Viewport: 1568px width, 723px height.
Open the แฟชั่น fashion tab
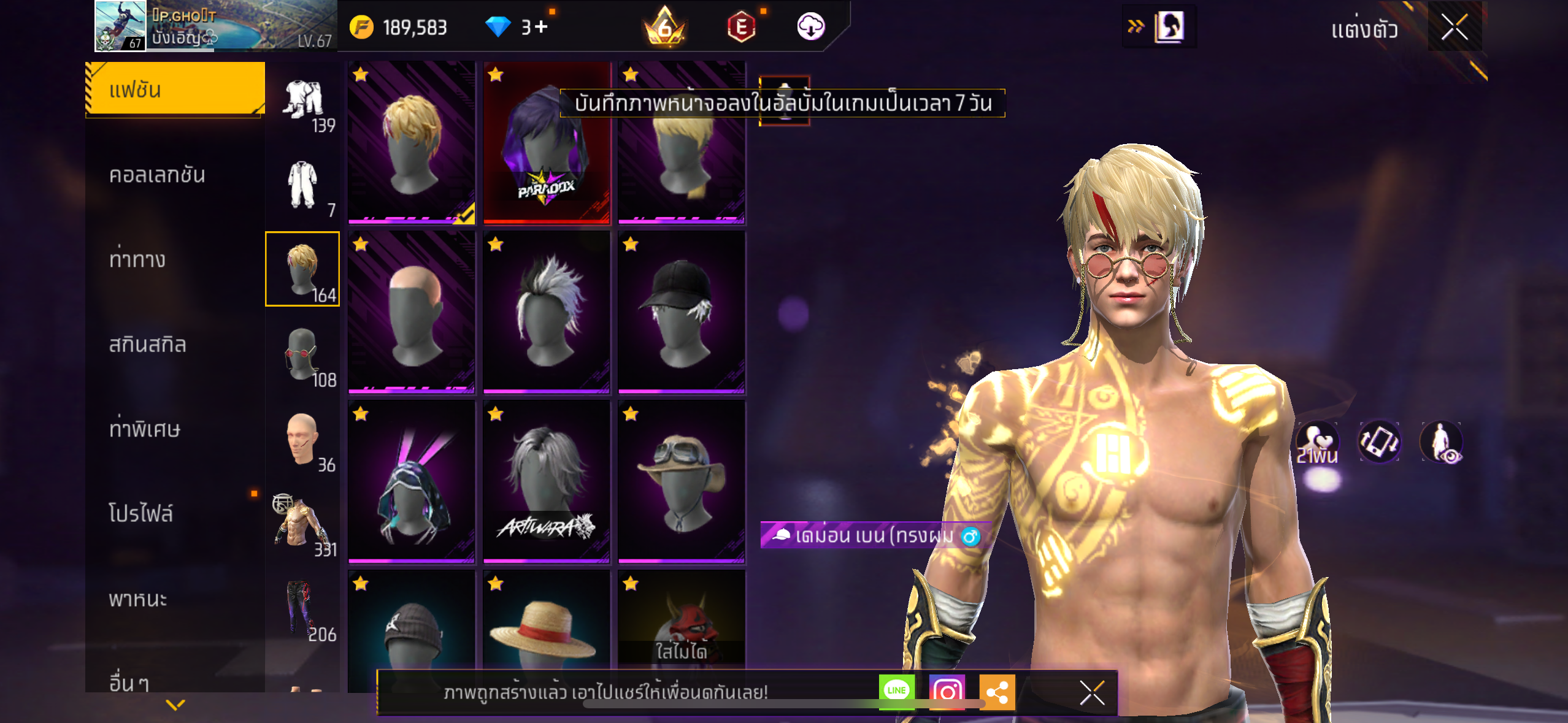175,90
